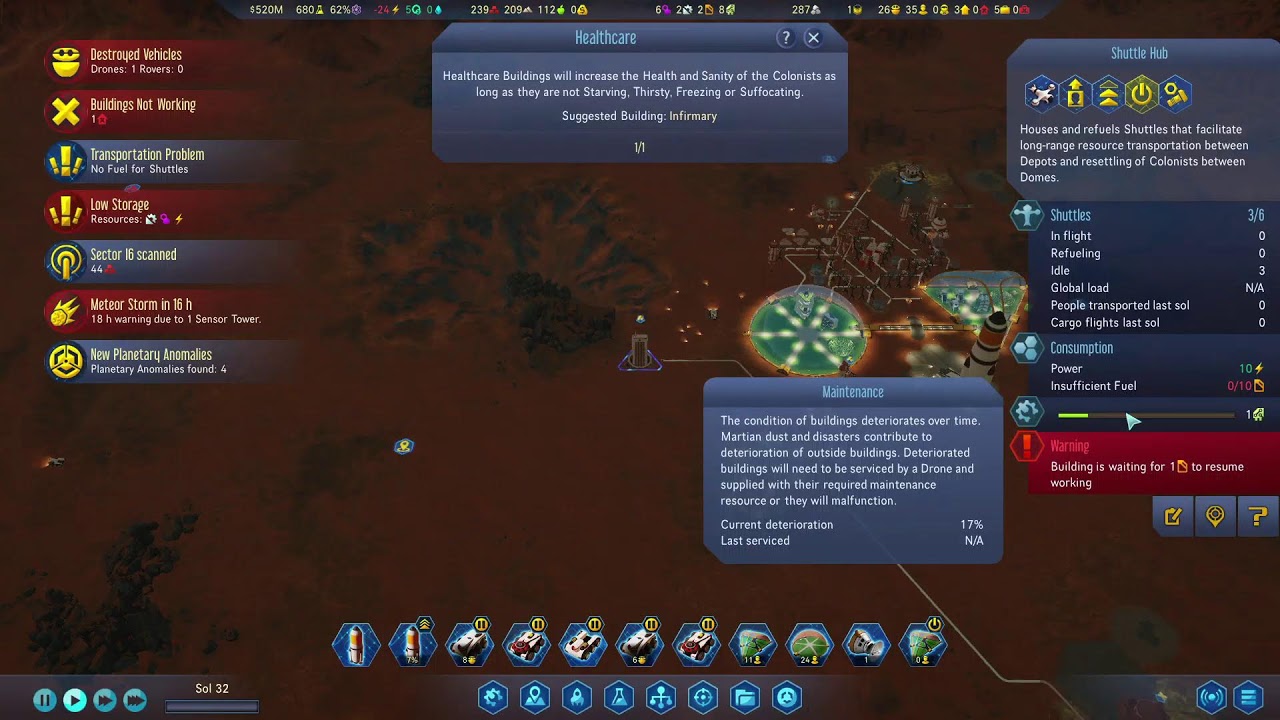Select the dome with 24 colonists
1280x720 pixels.
click(x=810, y=645)
